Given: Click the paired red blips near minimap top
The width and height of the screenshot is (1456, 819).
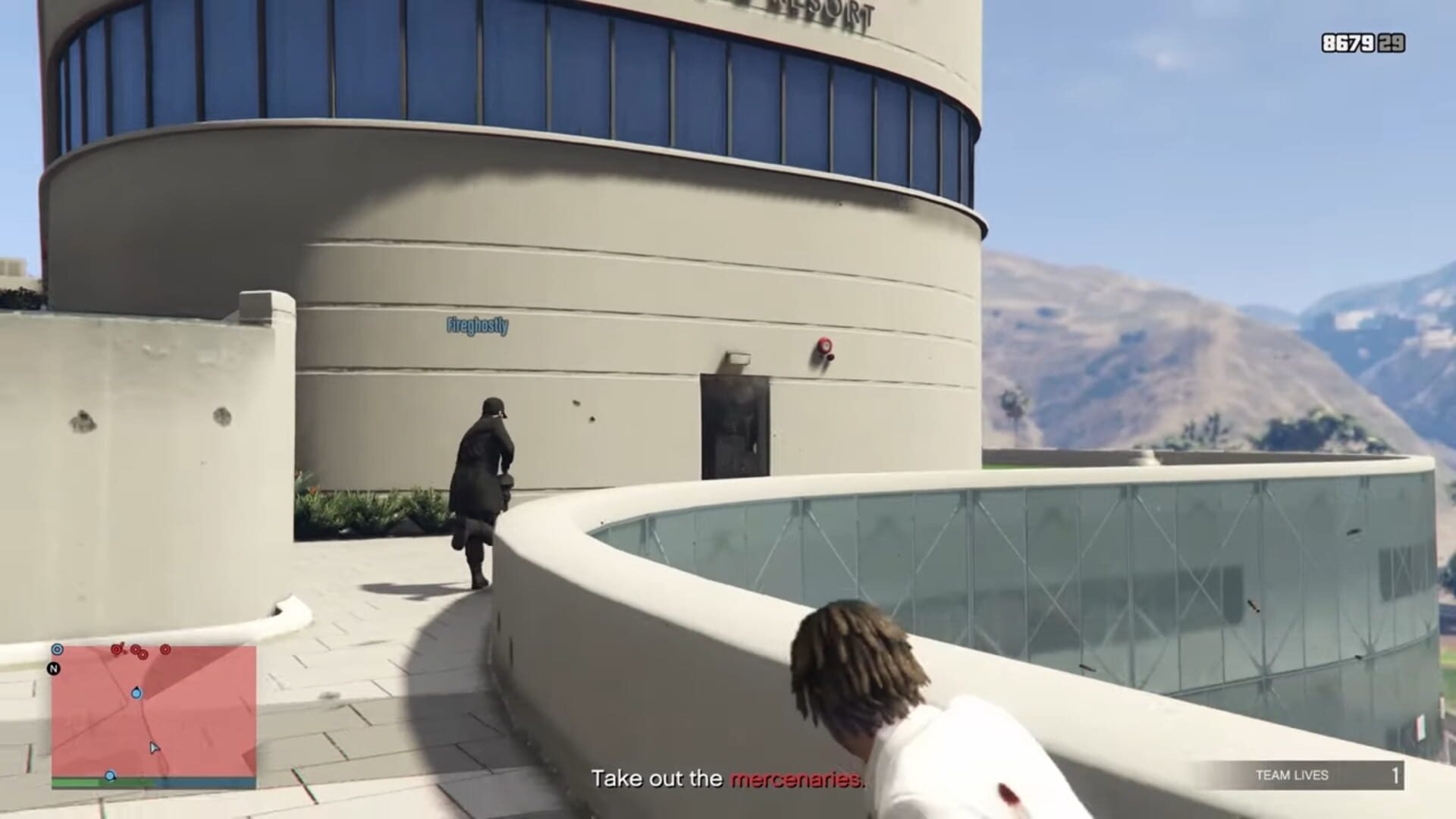Looking at the screenshot, I should (139, 653).
